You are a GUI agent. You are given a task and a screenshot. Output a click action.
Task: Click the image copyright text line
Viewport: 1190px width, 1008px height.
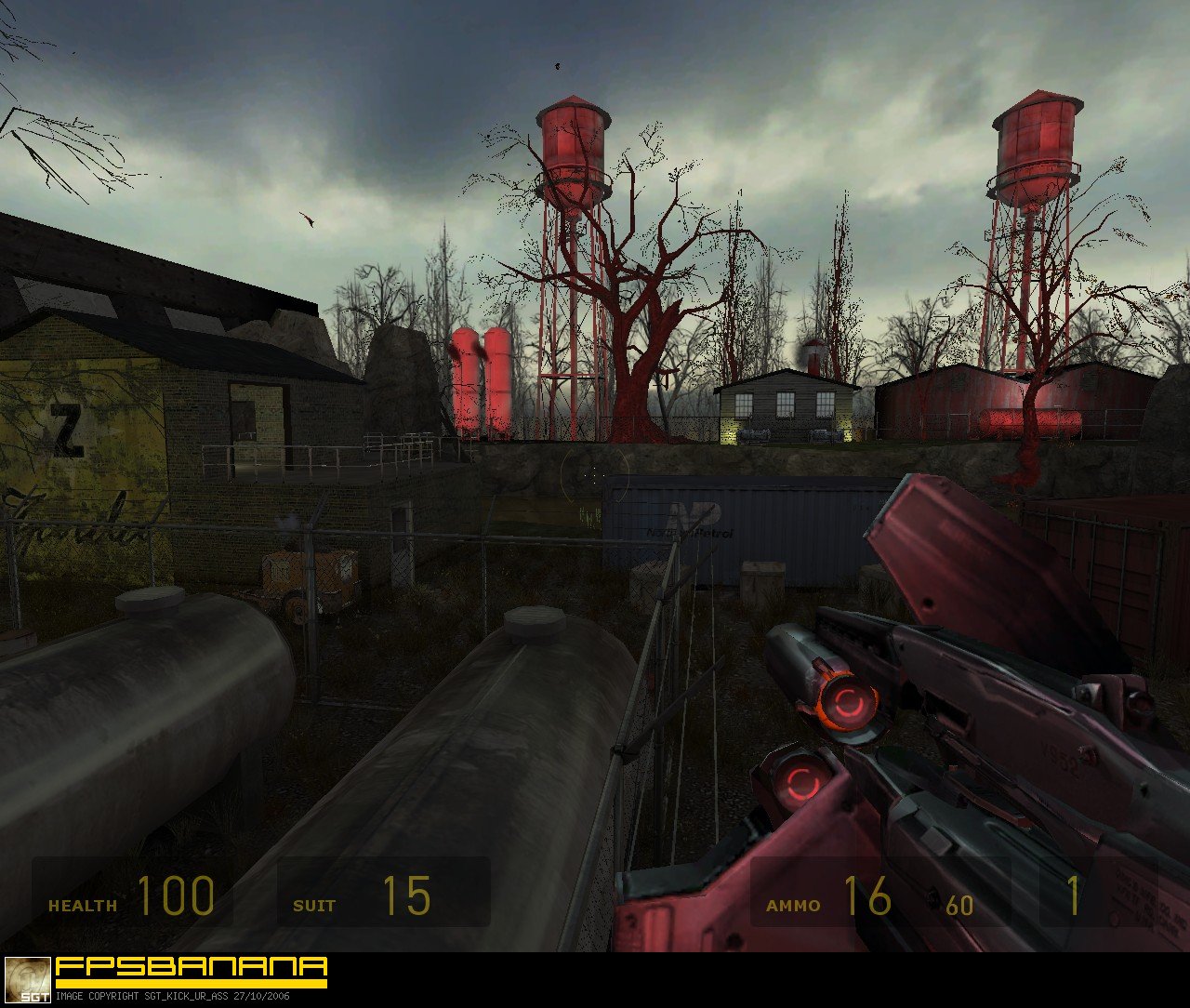pos(172,997)
